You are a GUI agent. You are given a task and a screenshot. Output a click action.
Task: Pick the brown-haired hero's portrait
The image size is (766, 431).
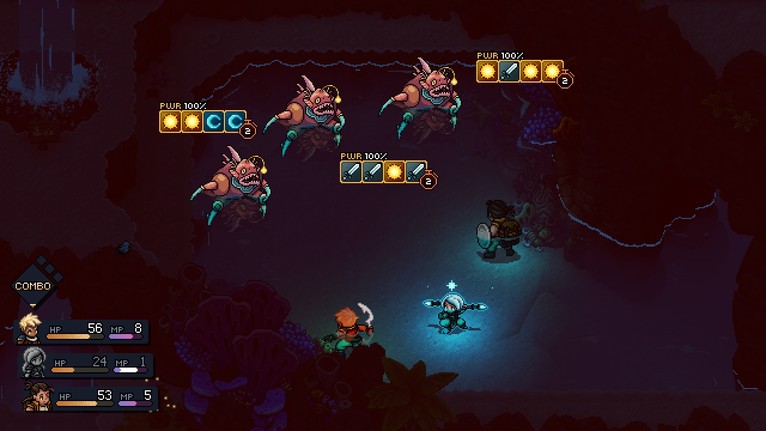coord(33,393)
